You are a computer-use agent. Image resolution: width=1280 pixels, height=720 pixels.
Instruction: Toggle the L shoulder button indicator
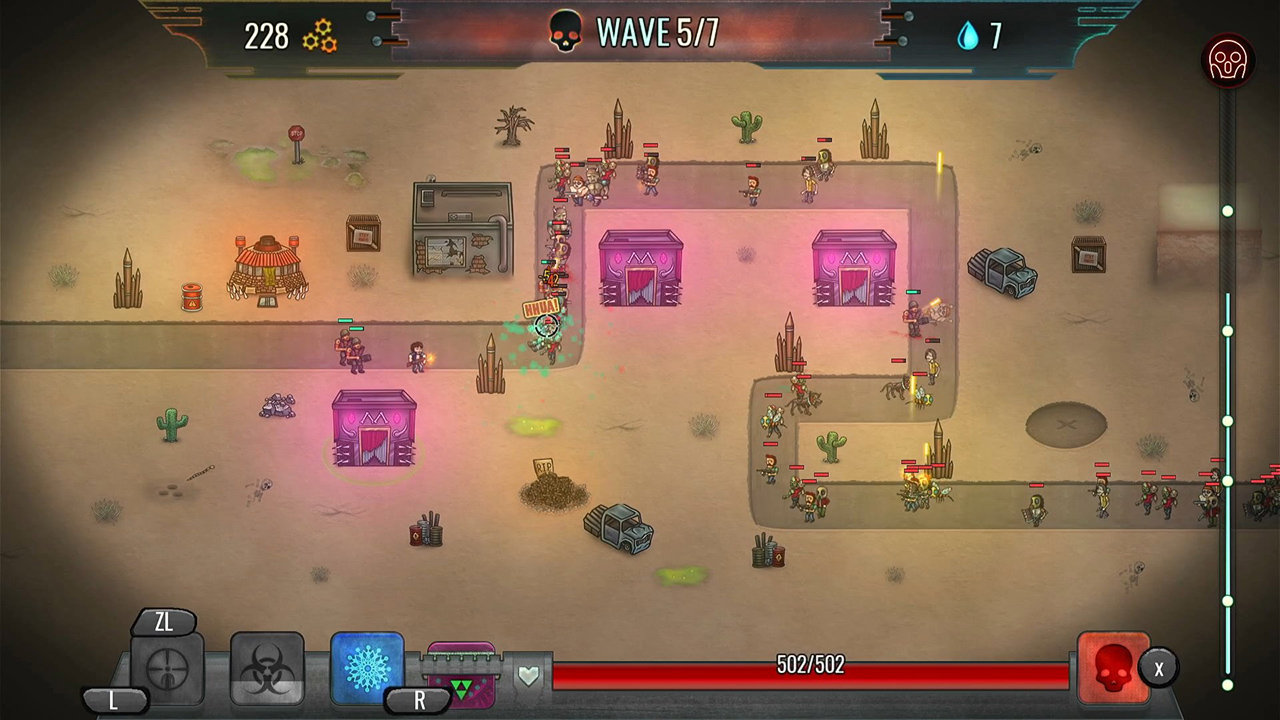113,700
